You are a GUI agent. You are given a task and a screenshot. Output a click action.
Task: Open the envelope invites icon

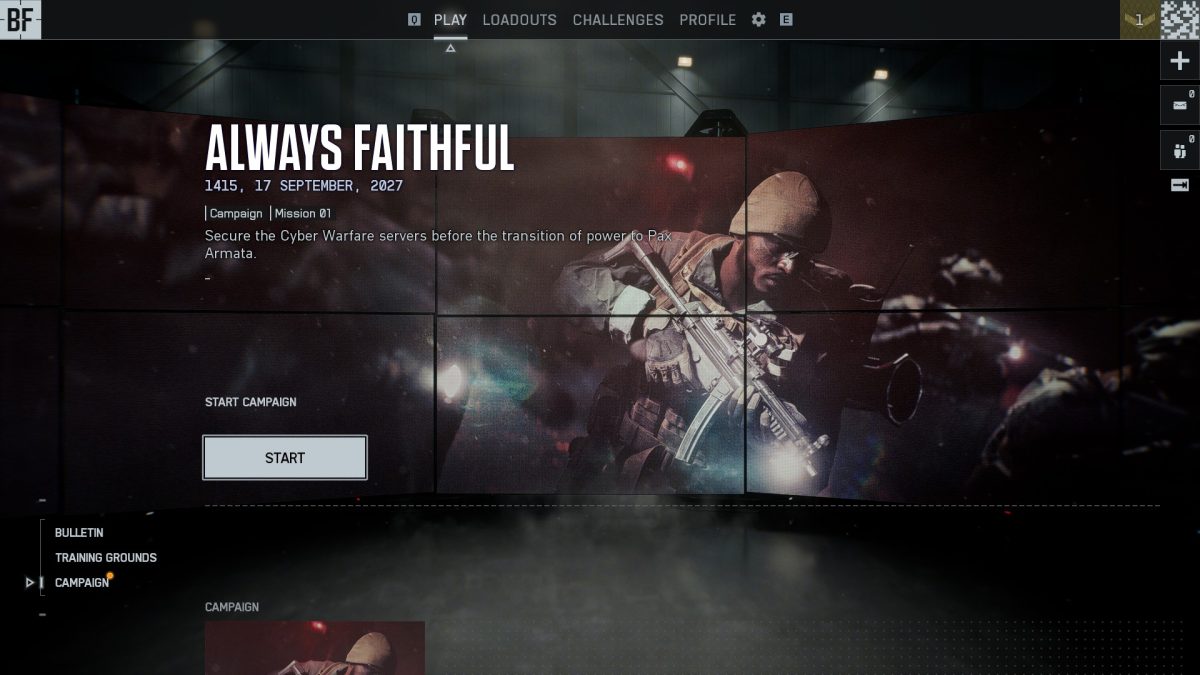[x=1179, y=105]
